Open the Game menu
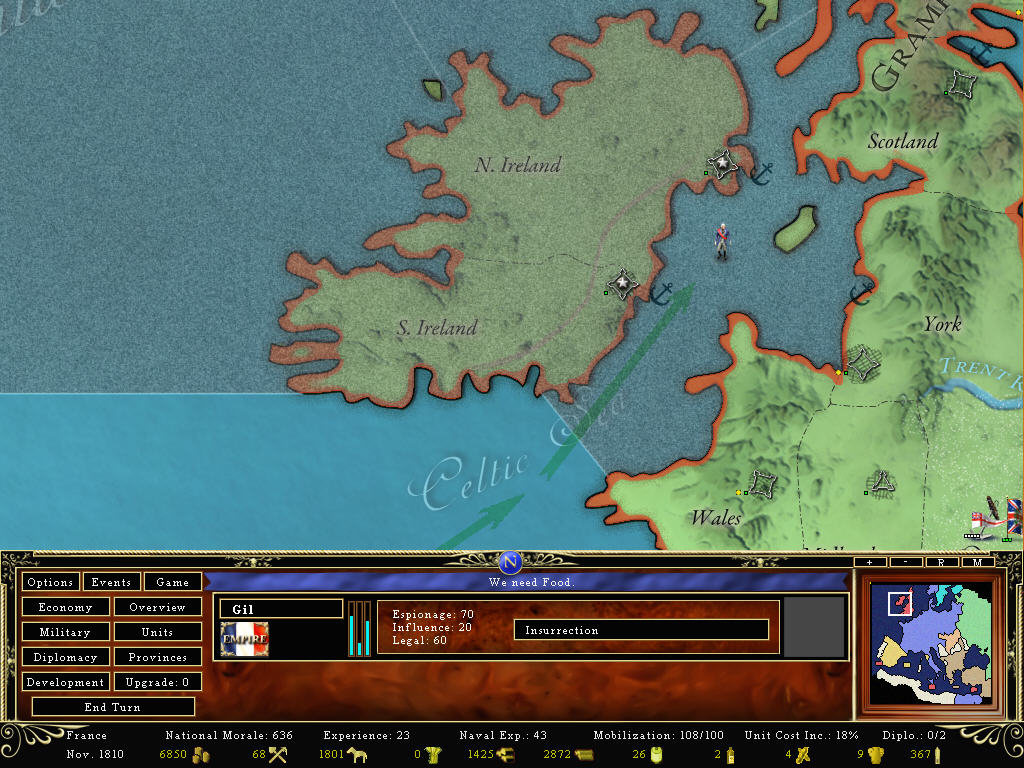The image size is (1024, 768). coord(172,582)
